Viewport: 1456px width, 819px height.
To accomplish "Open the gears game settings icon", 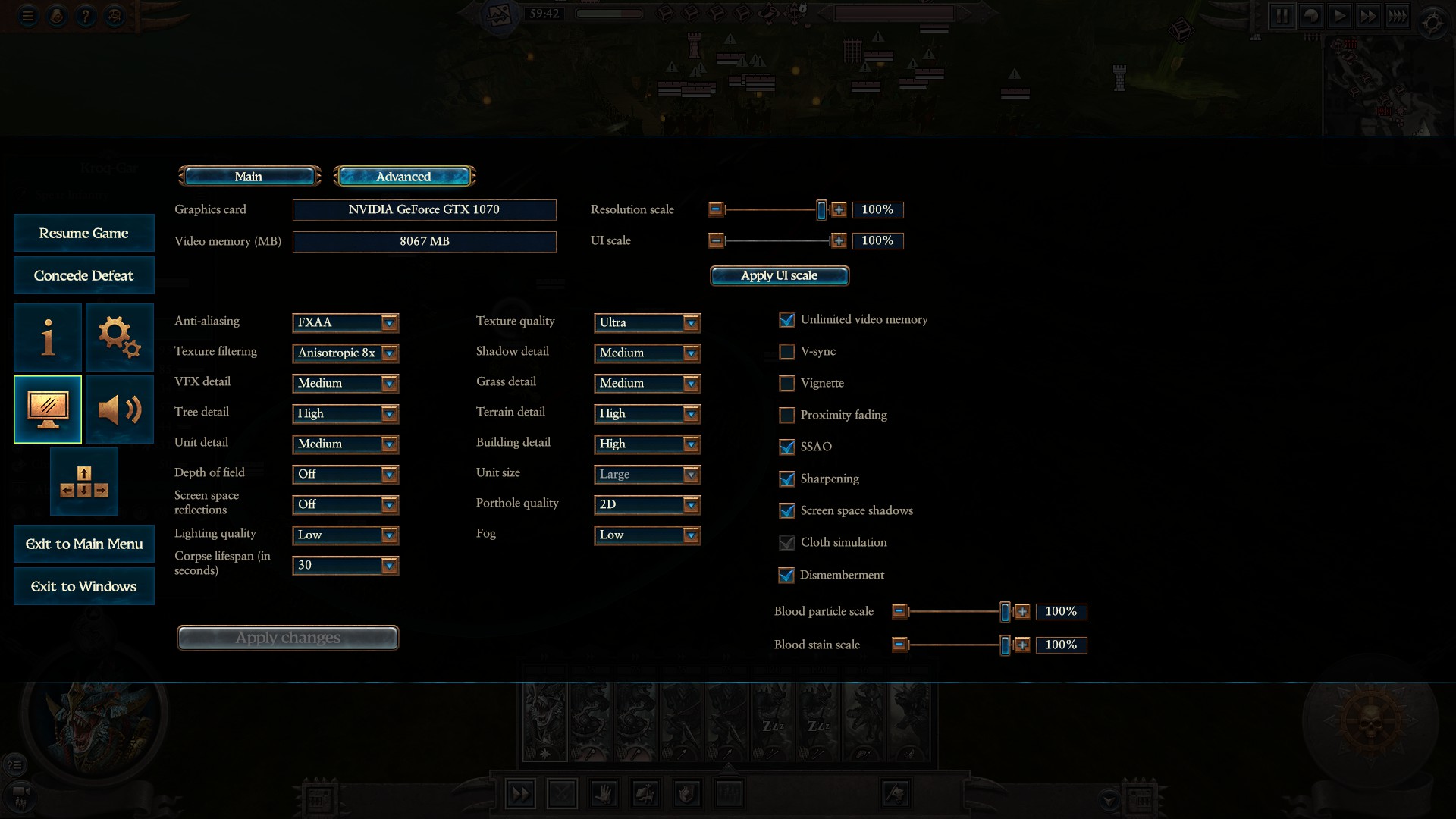I will click(119, 337).
